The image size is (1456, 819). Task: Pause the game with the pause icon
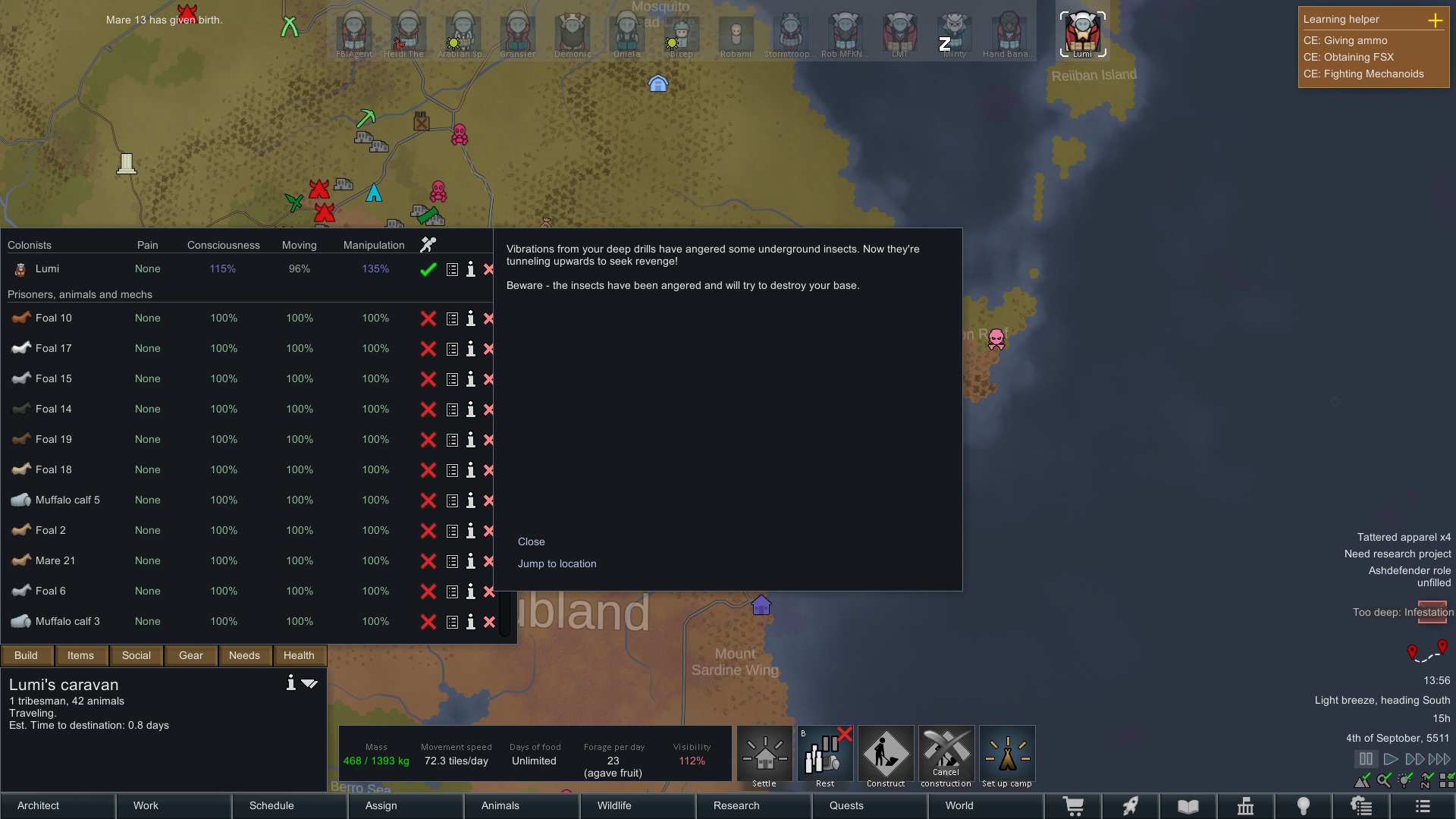(1367, 758)
